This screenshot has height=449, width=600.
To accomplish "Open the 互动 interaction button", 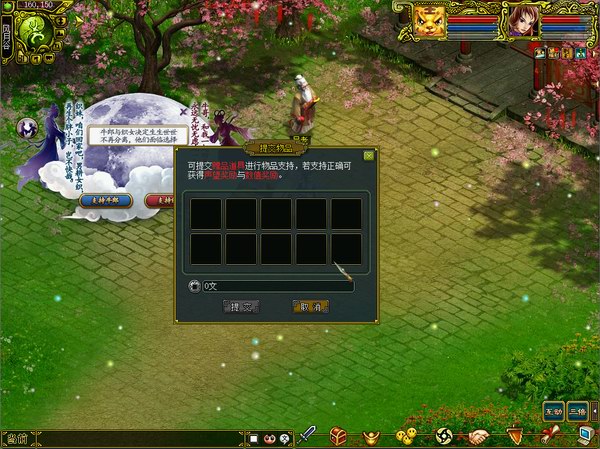I will coord(553,411).
